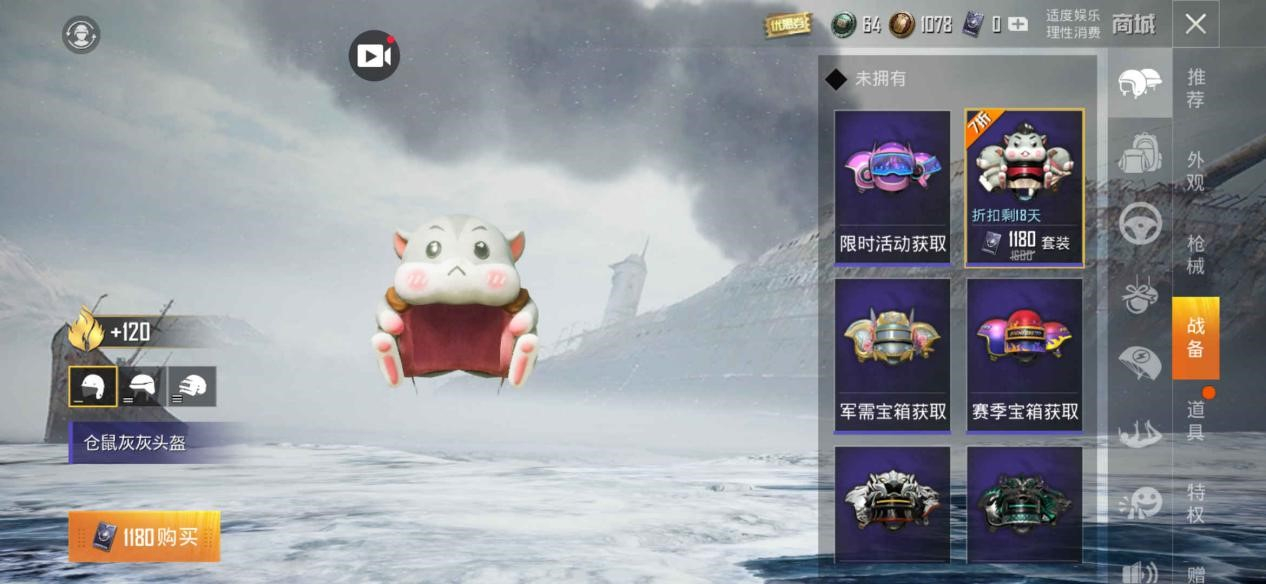Switch to the 推荐 tab
Viewport: 1266px width, 584px height.
[1195, 88]
